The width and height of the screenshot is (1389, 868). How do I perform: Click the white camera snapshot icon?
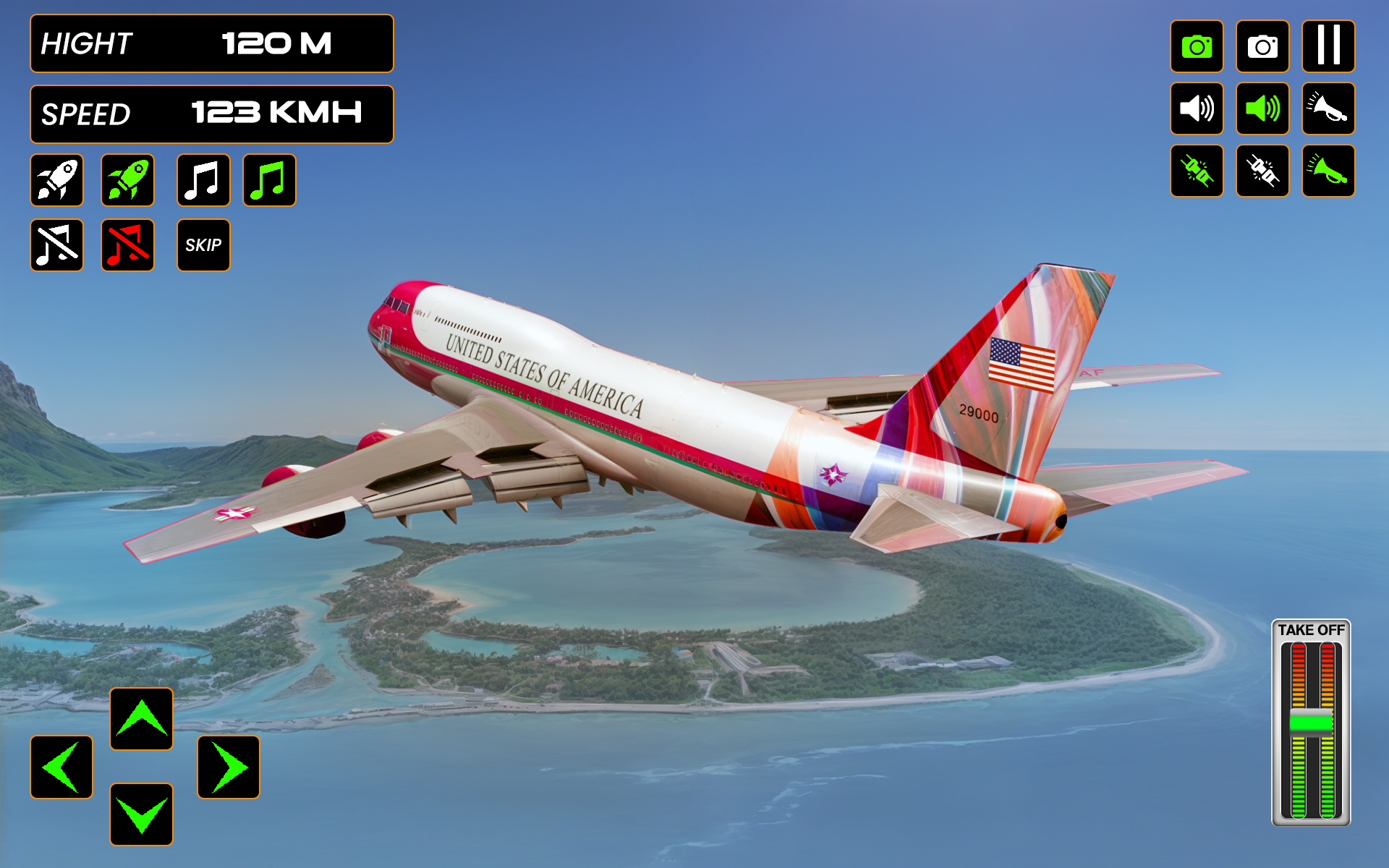(x=1262, y=47)
